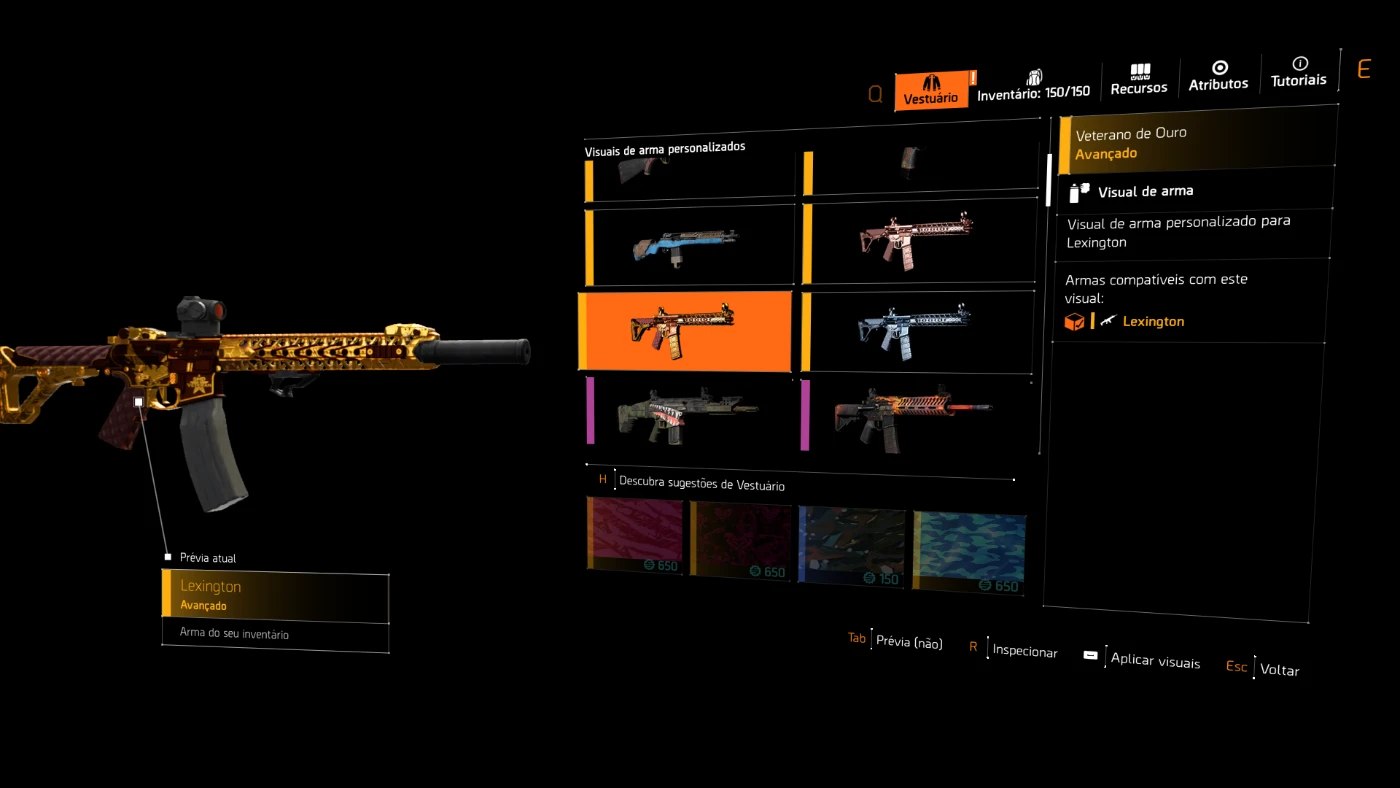Pick the silver-blue rifle weapon skin
Viewport: 1400px width, 788px height.
click(x=916, y=330)
